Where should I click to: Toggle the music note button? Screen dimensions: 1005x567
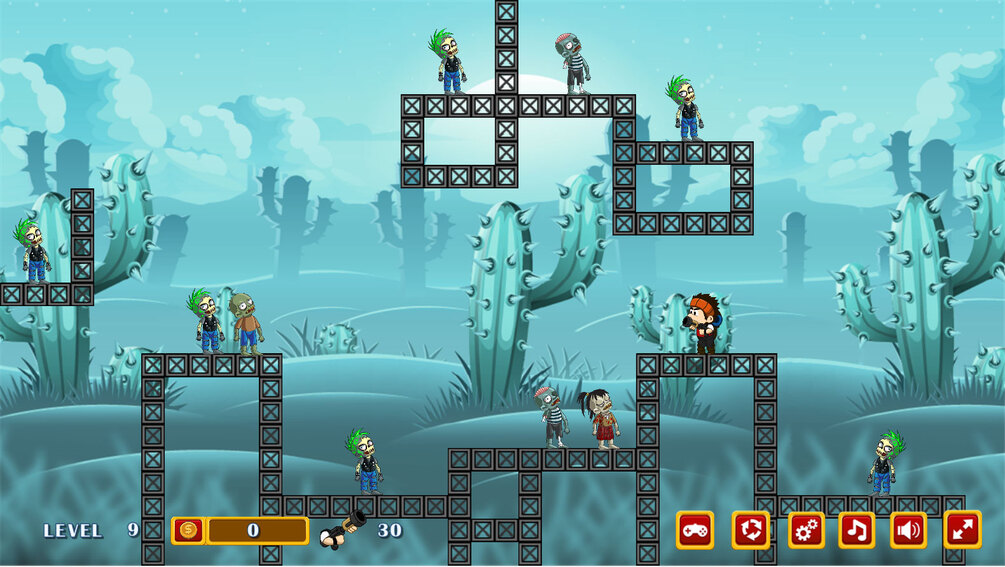(857, 530)
